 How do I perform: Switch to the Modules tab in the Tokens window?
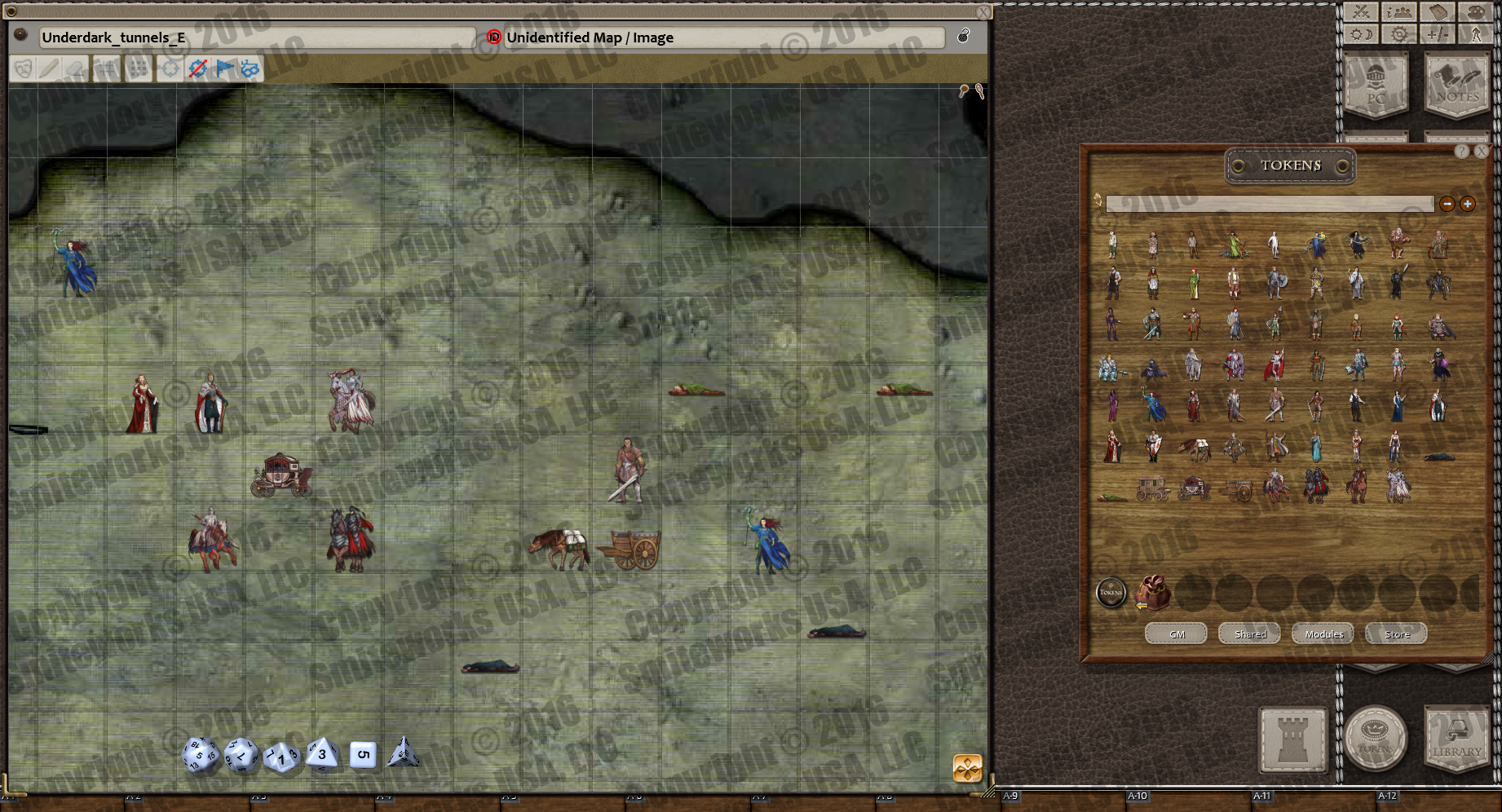pyautogui.click(x=1322, y=633)
